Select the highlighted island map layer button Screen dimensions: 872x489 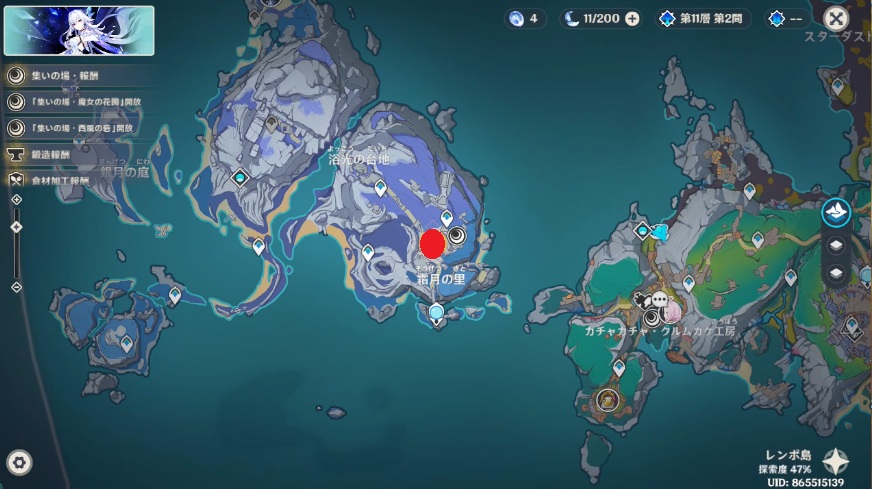(x=836, y=211)
